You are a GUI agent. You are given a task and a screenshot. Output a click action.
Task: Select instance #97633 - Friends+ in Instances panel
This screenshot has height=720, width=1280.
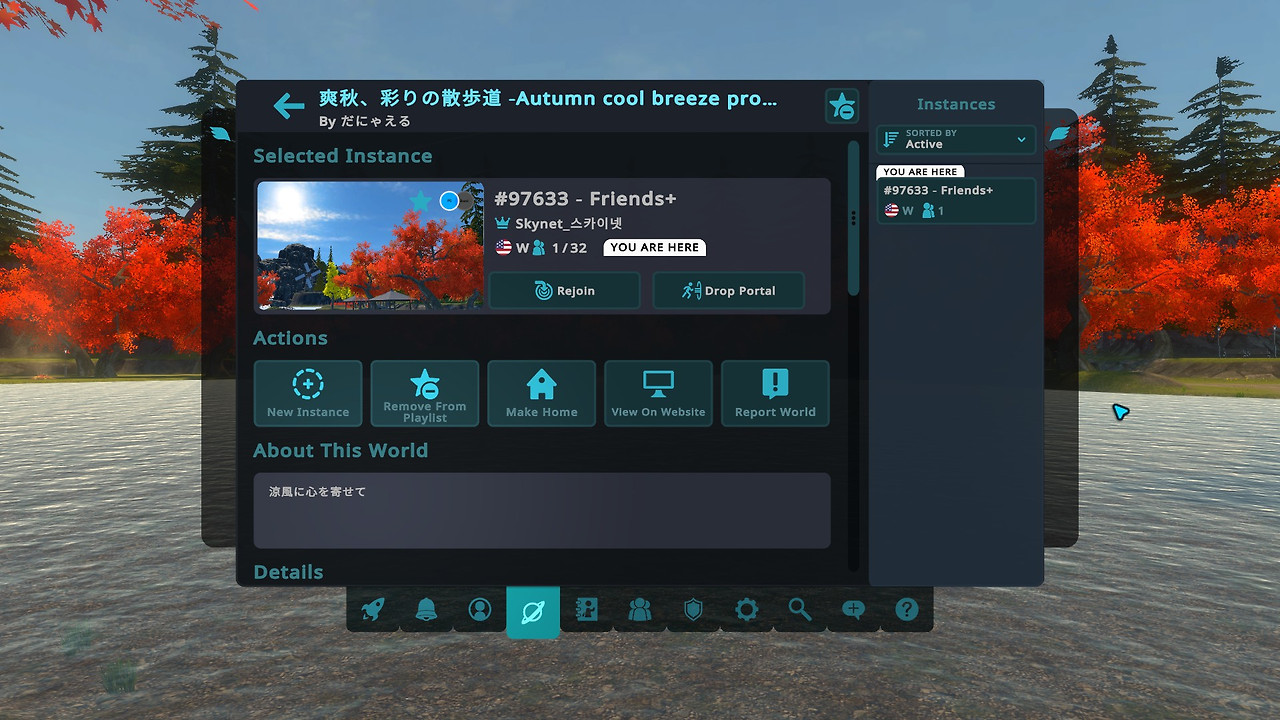point(955,200)
